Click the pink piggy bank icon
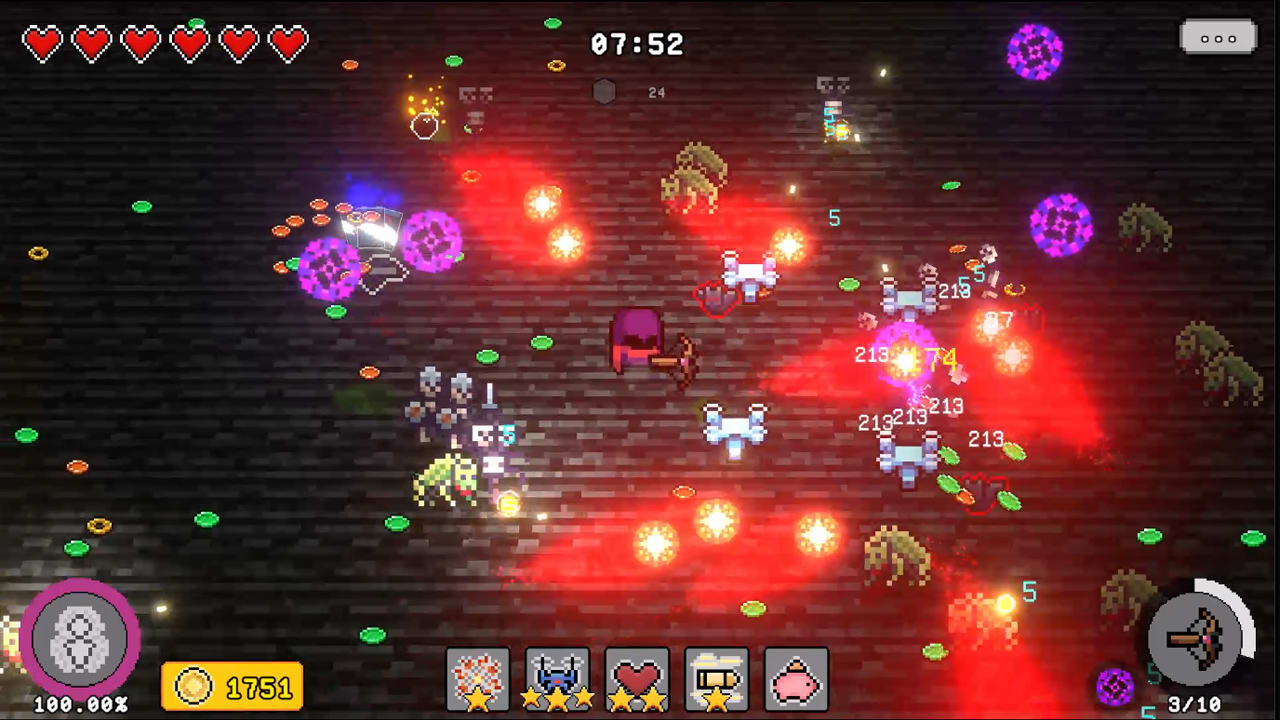Screen dimensions: 1280x720 coord(797,676)
